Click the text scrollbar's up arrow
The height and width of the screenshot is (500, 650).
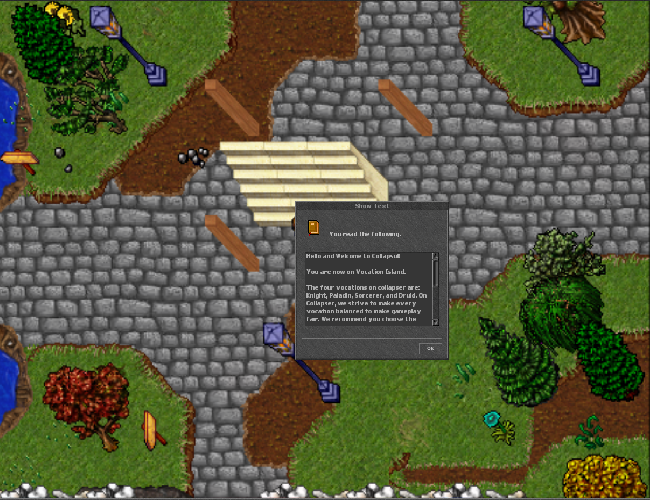coord(435,256)
